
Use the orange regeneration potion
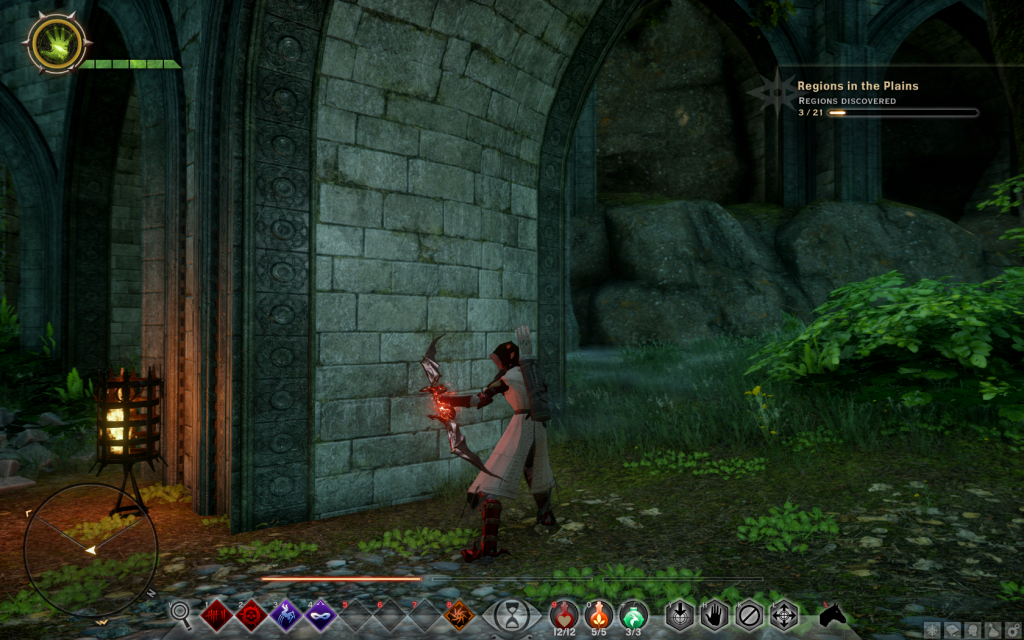(x=599, y=612)
